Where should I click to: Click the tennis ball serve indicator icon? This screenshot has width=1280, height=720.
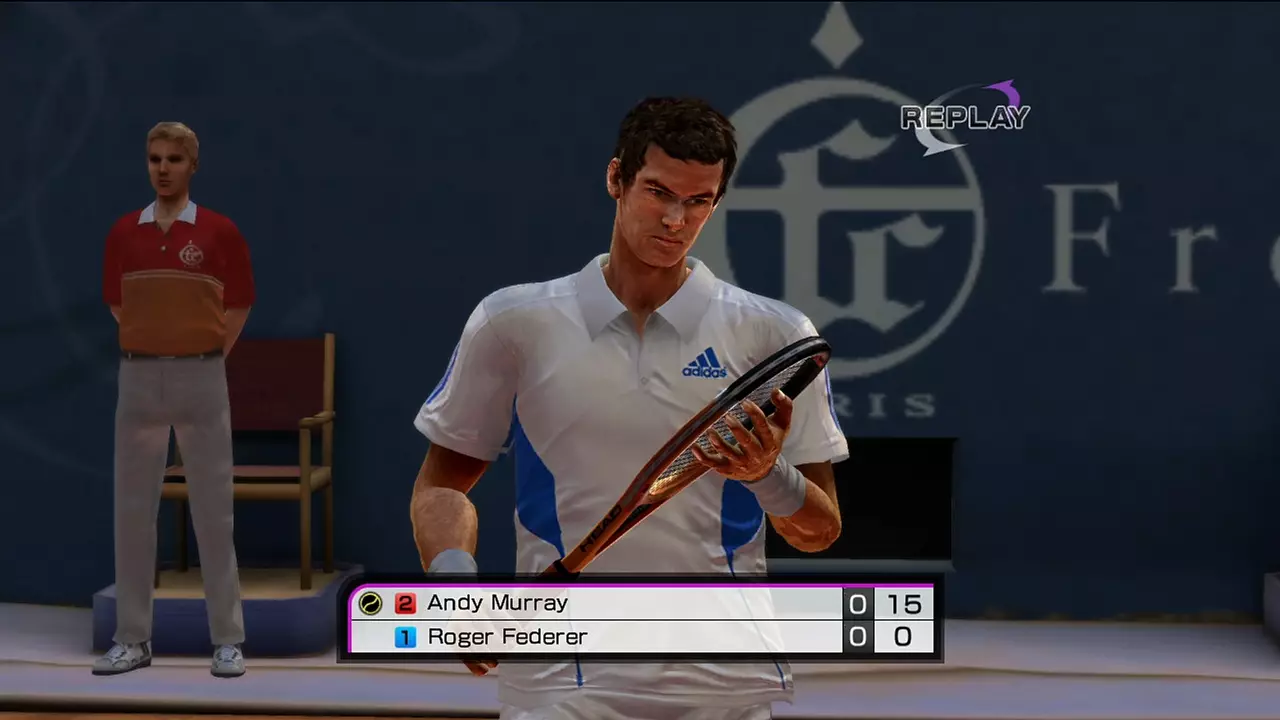point(369,603)
